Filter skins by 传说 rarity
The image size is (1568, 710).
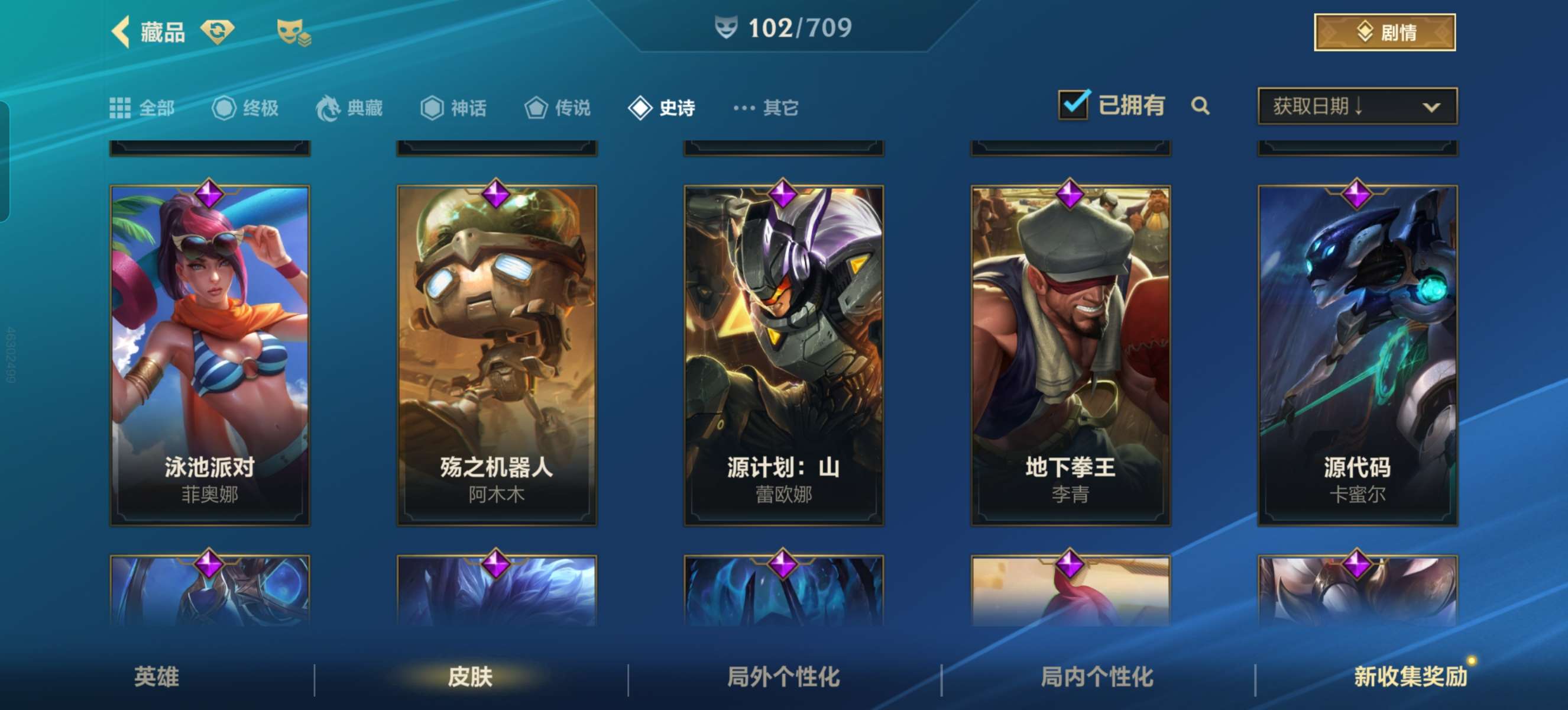(558, 108)
